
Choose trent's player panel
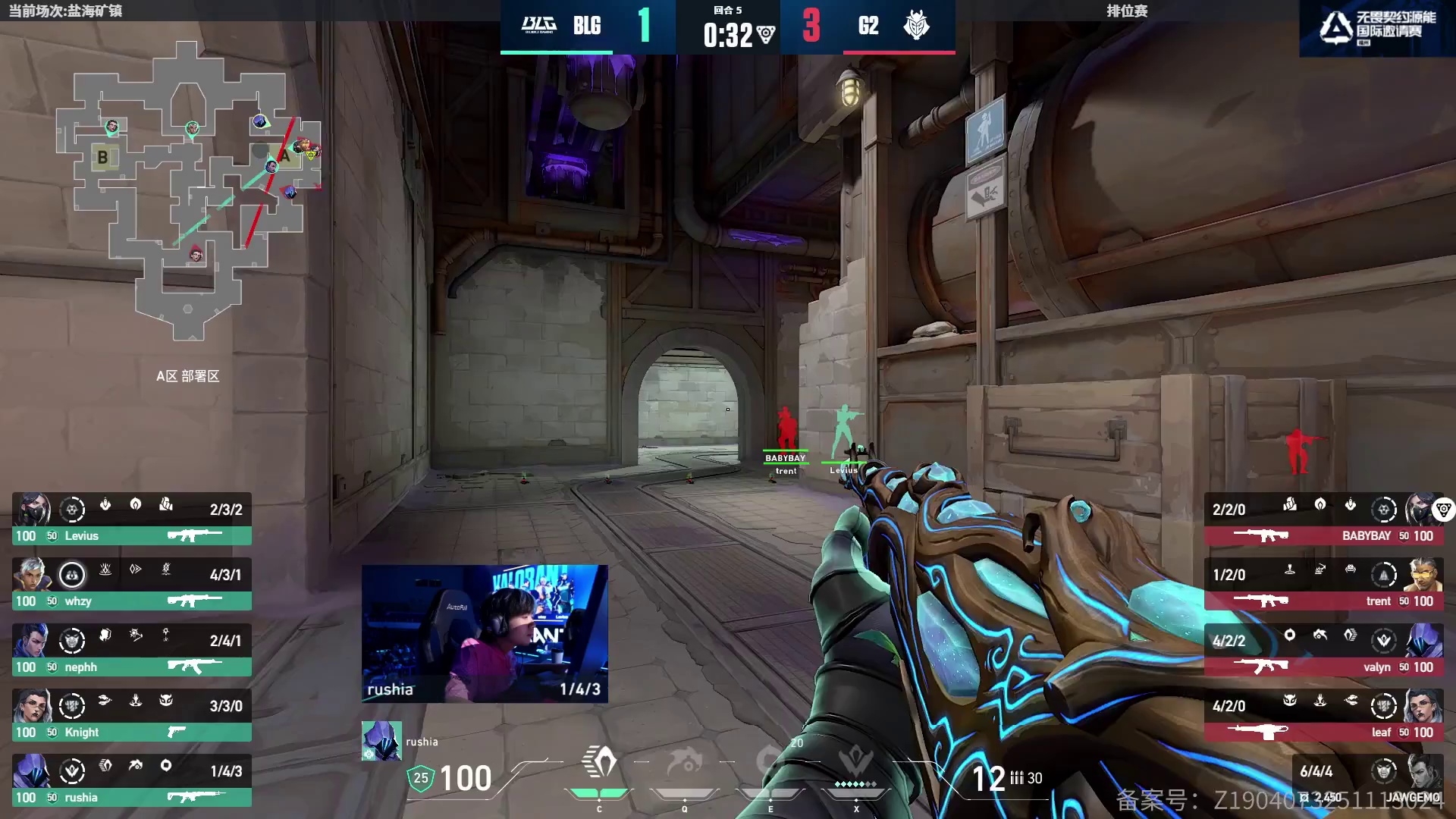[1323, 585]
